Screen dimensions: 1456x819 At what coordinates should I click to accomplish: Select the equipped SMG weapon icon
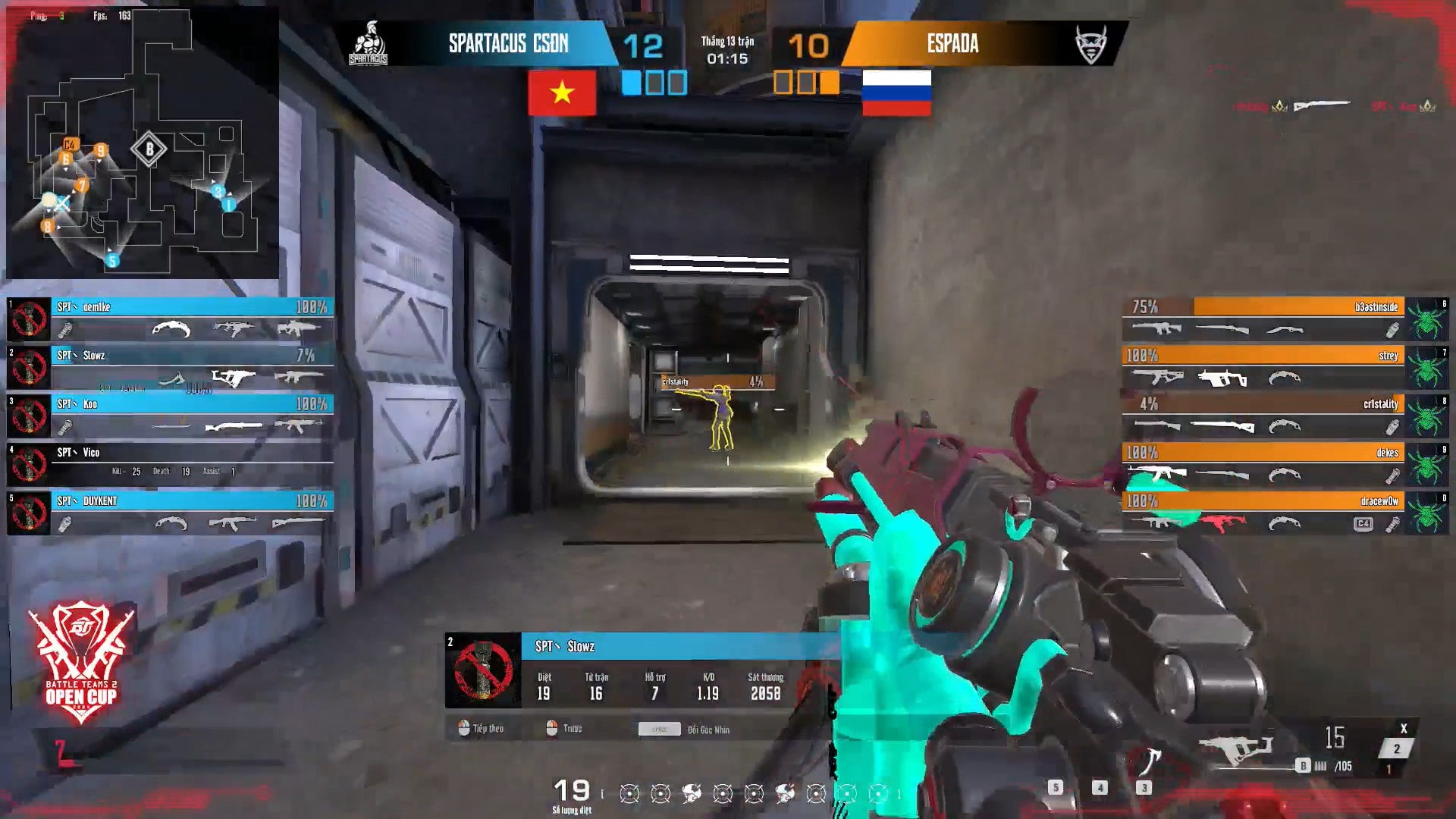click(x=1236, y=748)
